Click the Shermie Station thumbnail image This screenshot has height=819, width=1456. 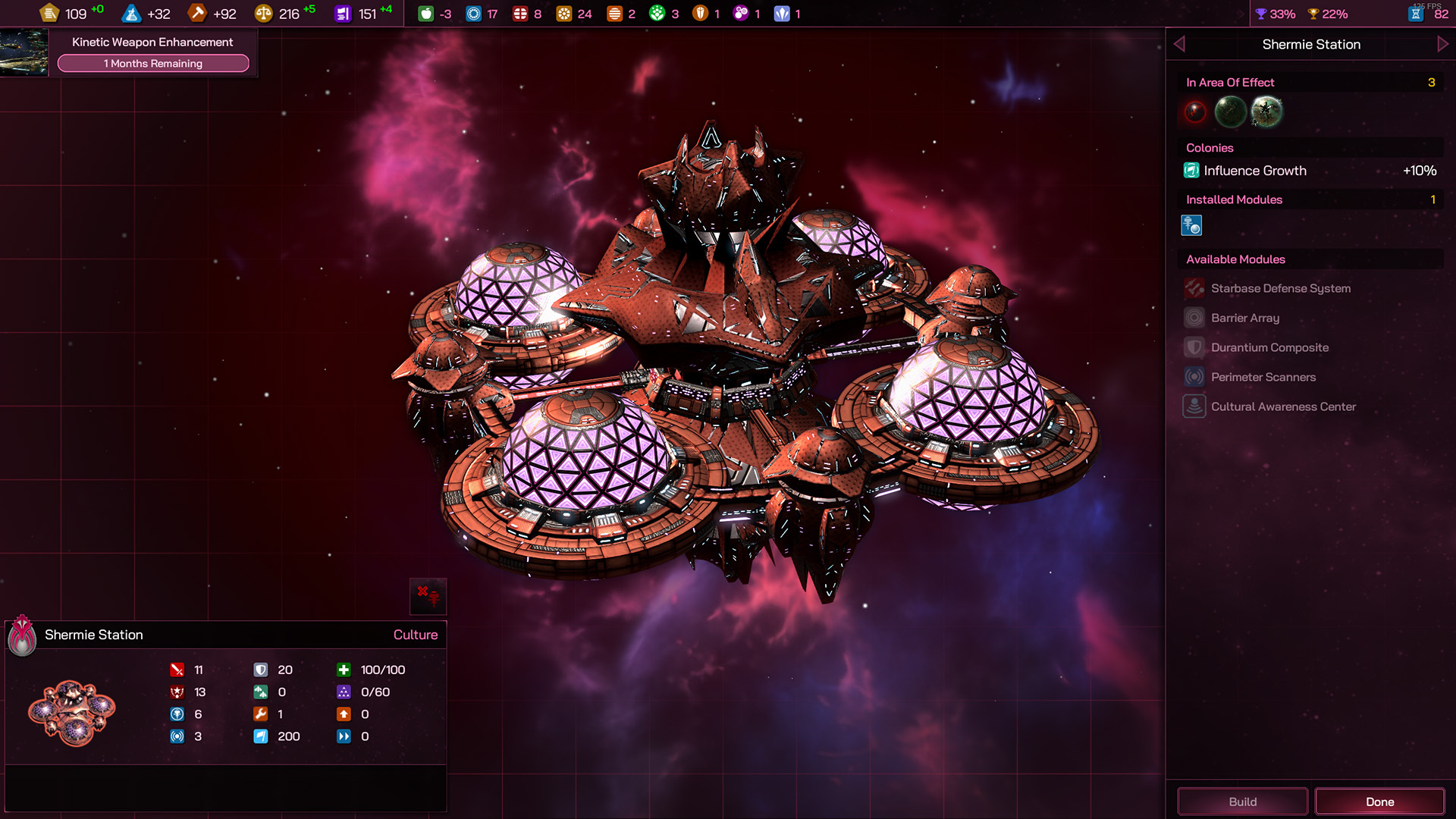72,713
